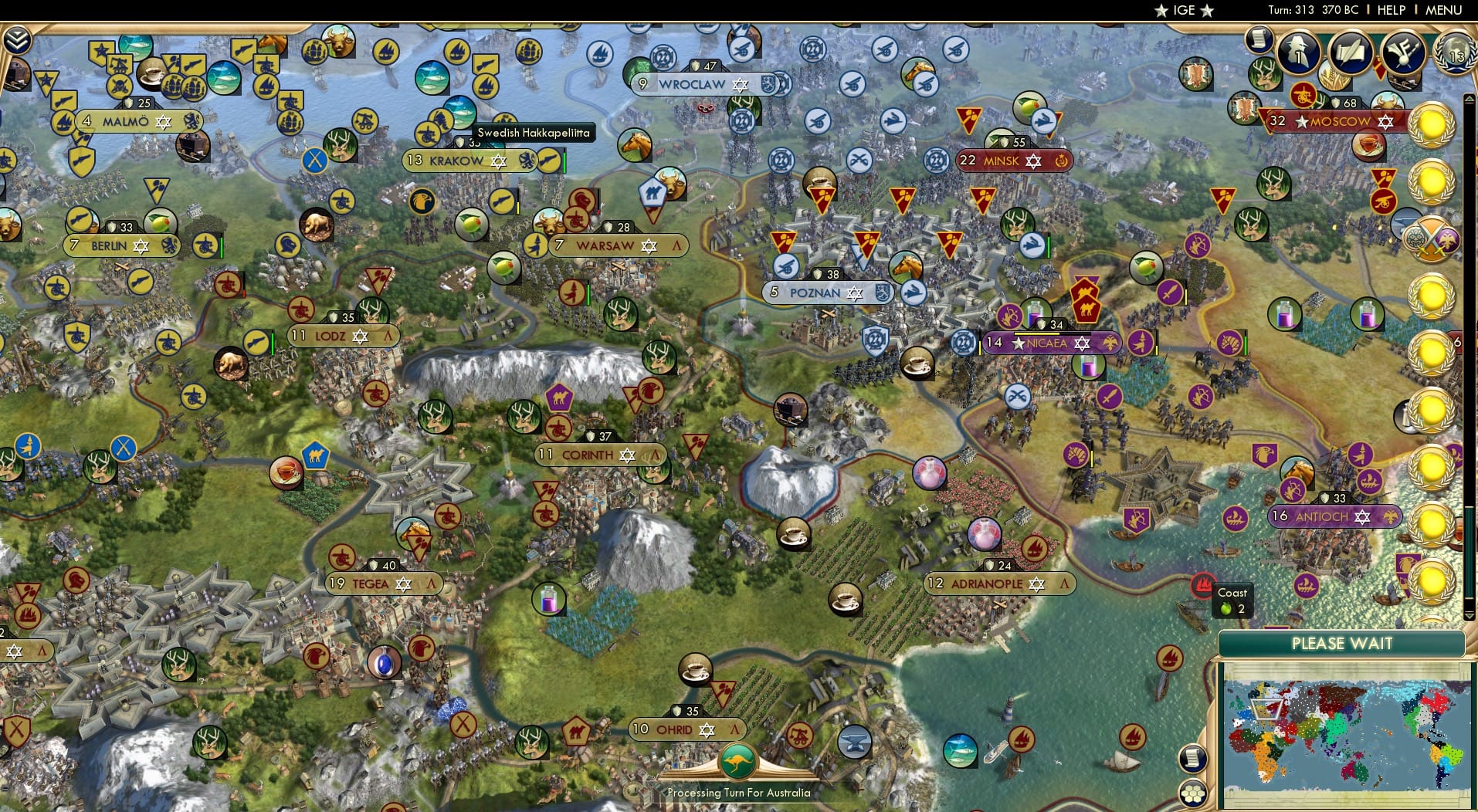
Task: Click Moscow's capital star icon
Action: (1303, 121)
